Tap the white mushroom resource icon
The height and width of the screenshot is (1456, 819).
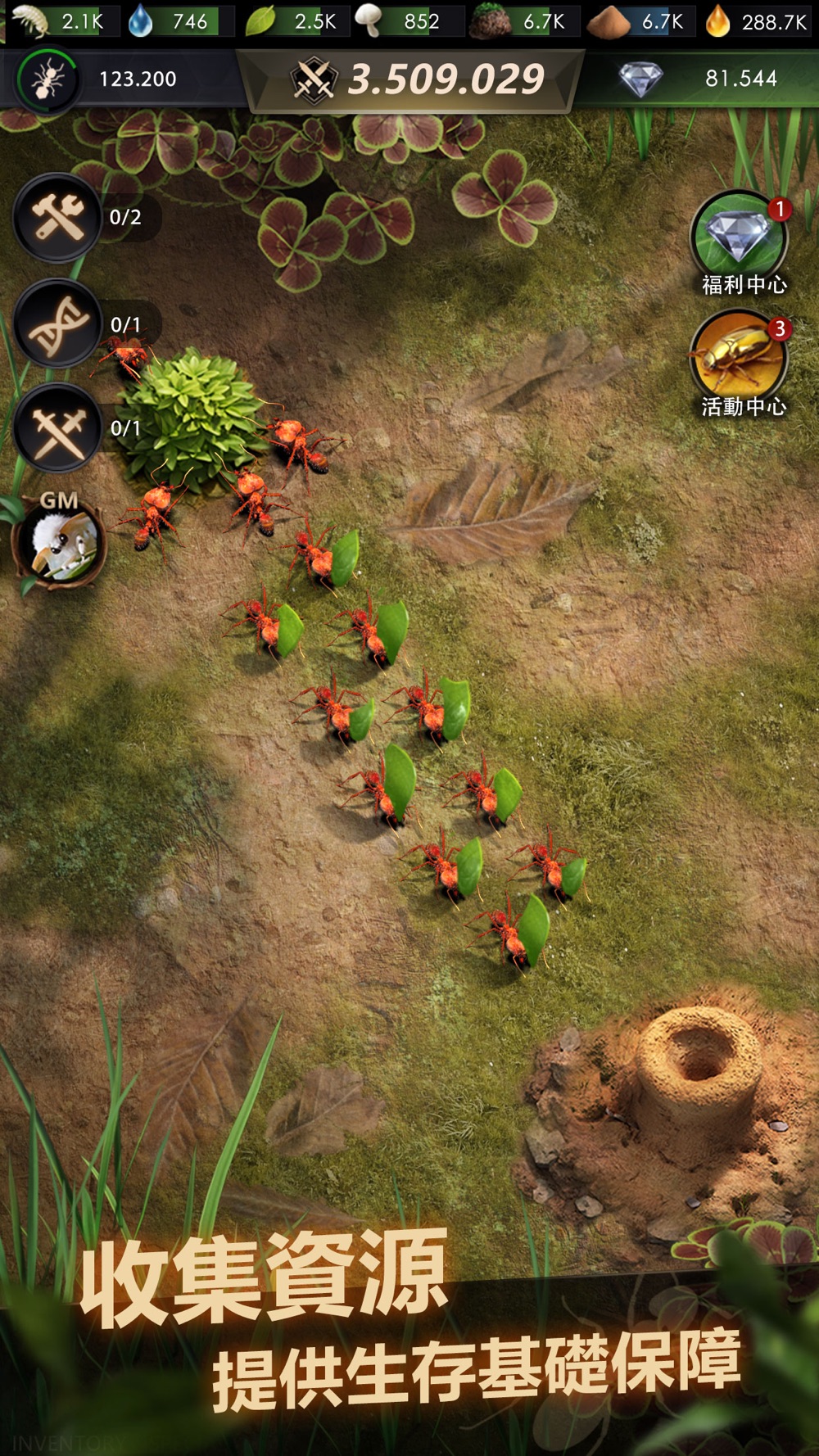369,21
